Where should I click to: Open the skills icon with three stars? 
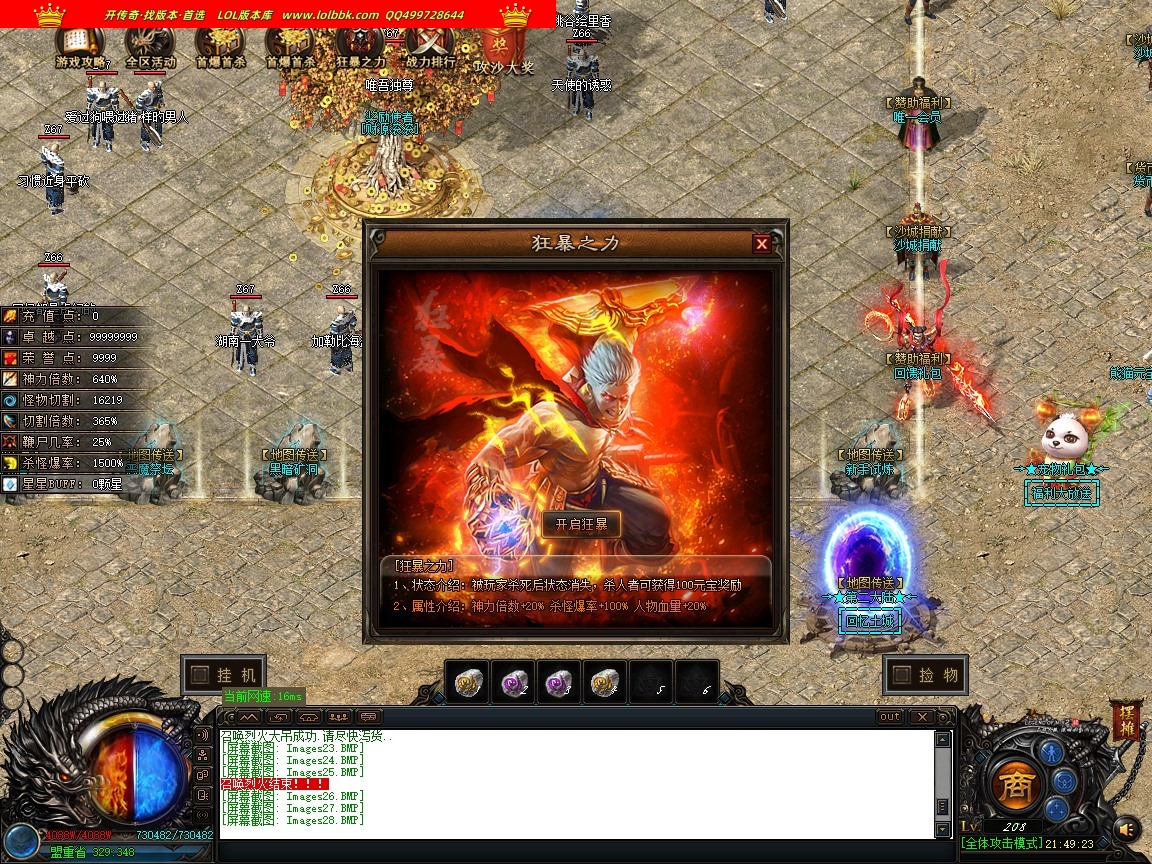1056,808
